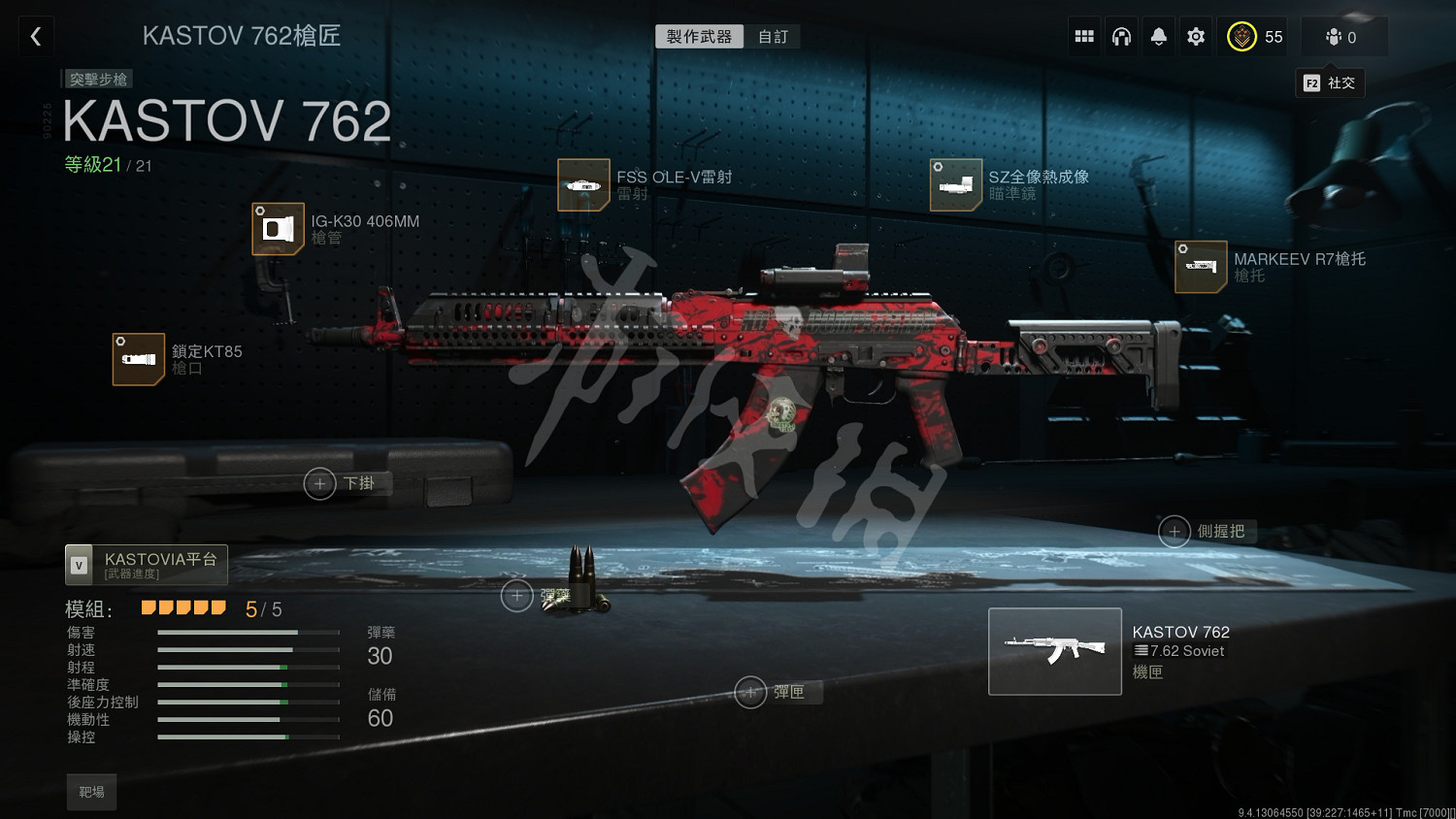This screenshot has width=1456, height=819.
Task: Open the grid menu icon
Action: pyautogui.click(x=1084, y=37)
